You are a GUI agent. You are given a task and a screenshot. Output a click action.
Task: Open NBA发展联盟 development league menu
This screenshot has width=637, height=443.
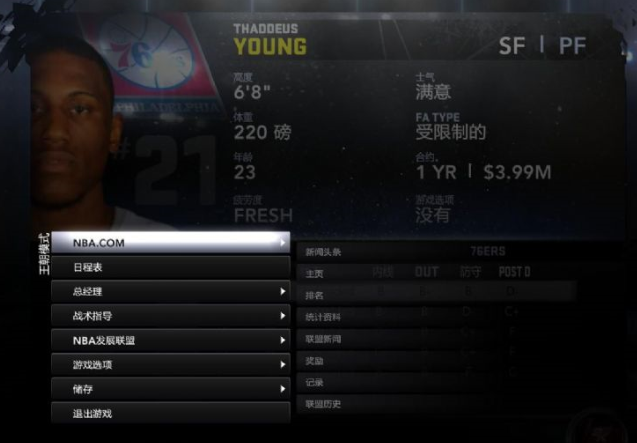[170, 340]
